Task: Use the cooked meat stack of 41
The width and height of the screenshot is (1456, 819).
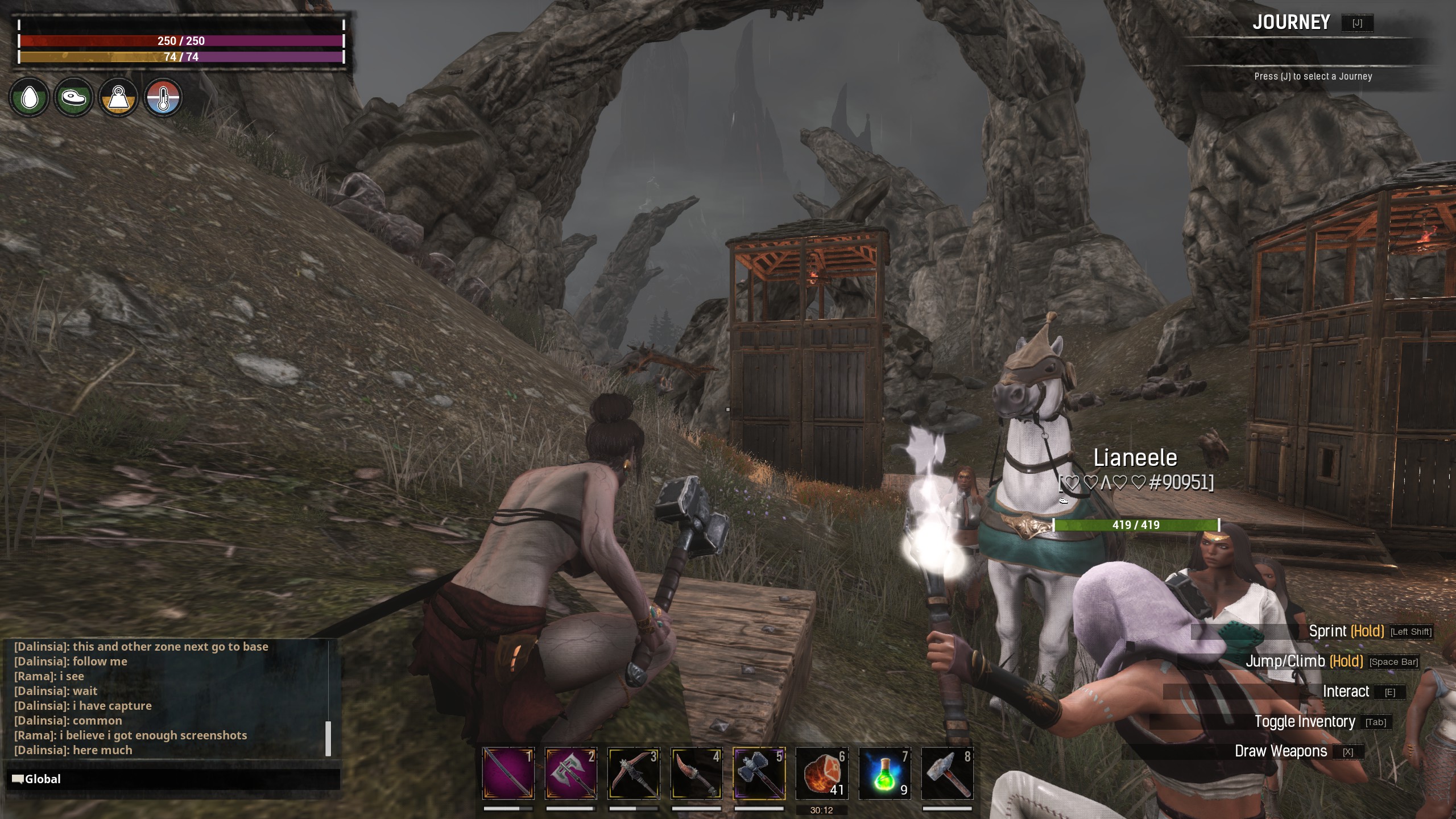Action: (x=822, y=773)
